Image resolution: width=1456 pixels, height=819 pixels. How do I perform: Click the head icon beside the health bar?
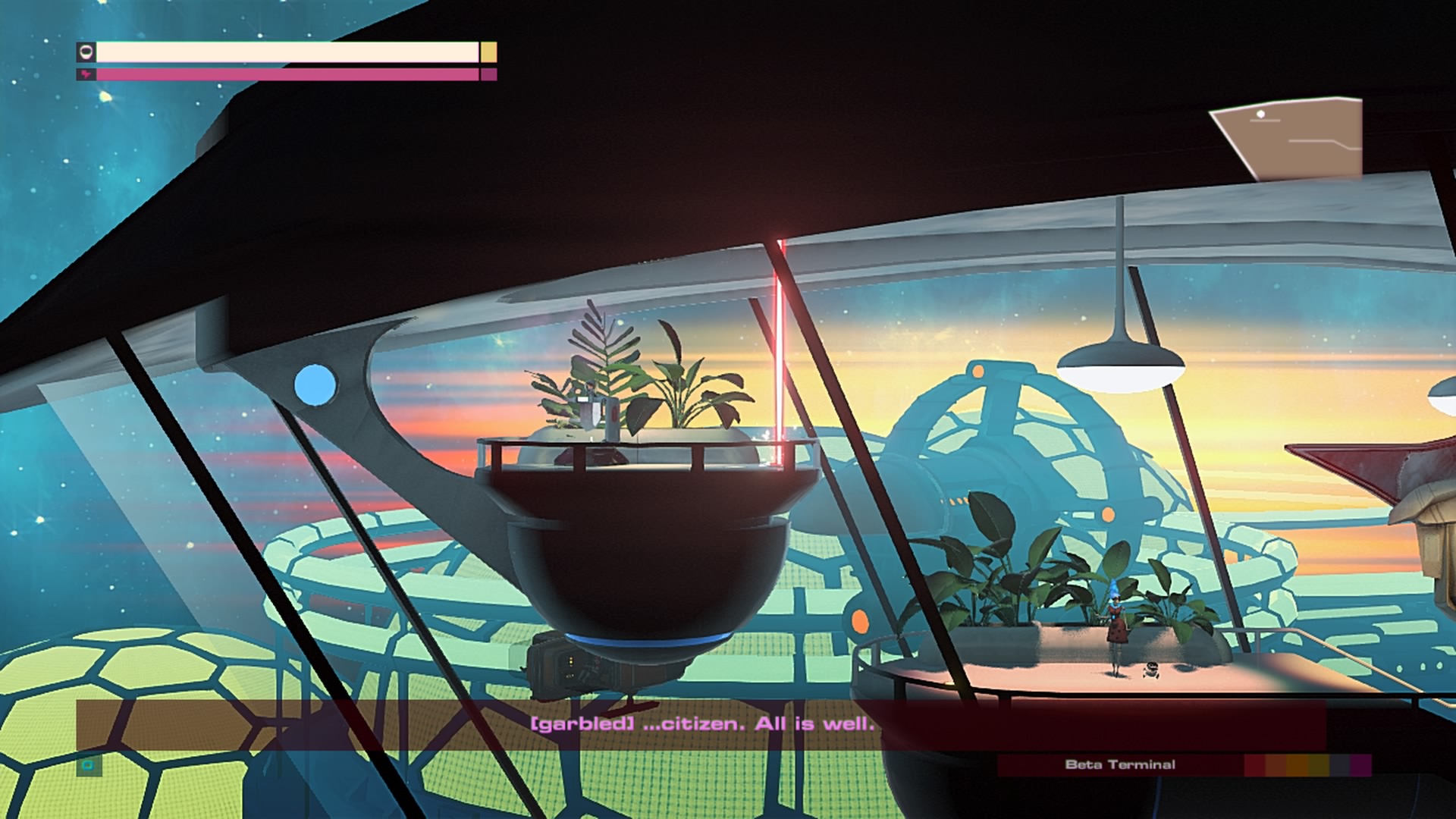pyautogui.click(x=86, y=52)
